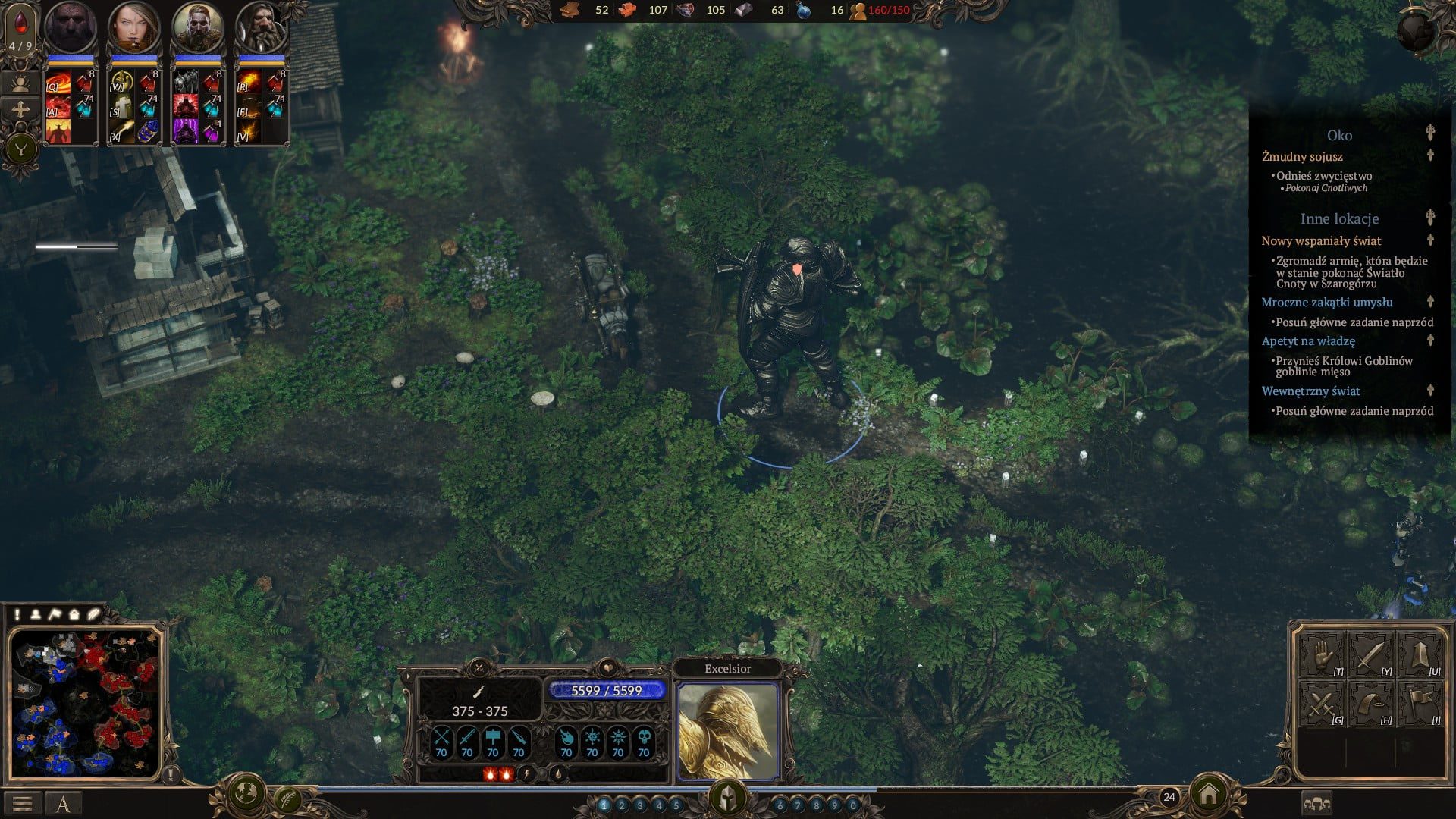Open the minimap
The image size is (1456, 819).
coord(85,703)
